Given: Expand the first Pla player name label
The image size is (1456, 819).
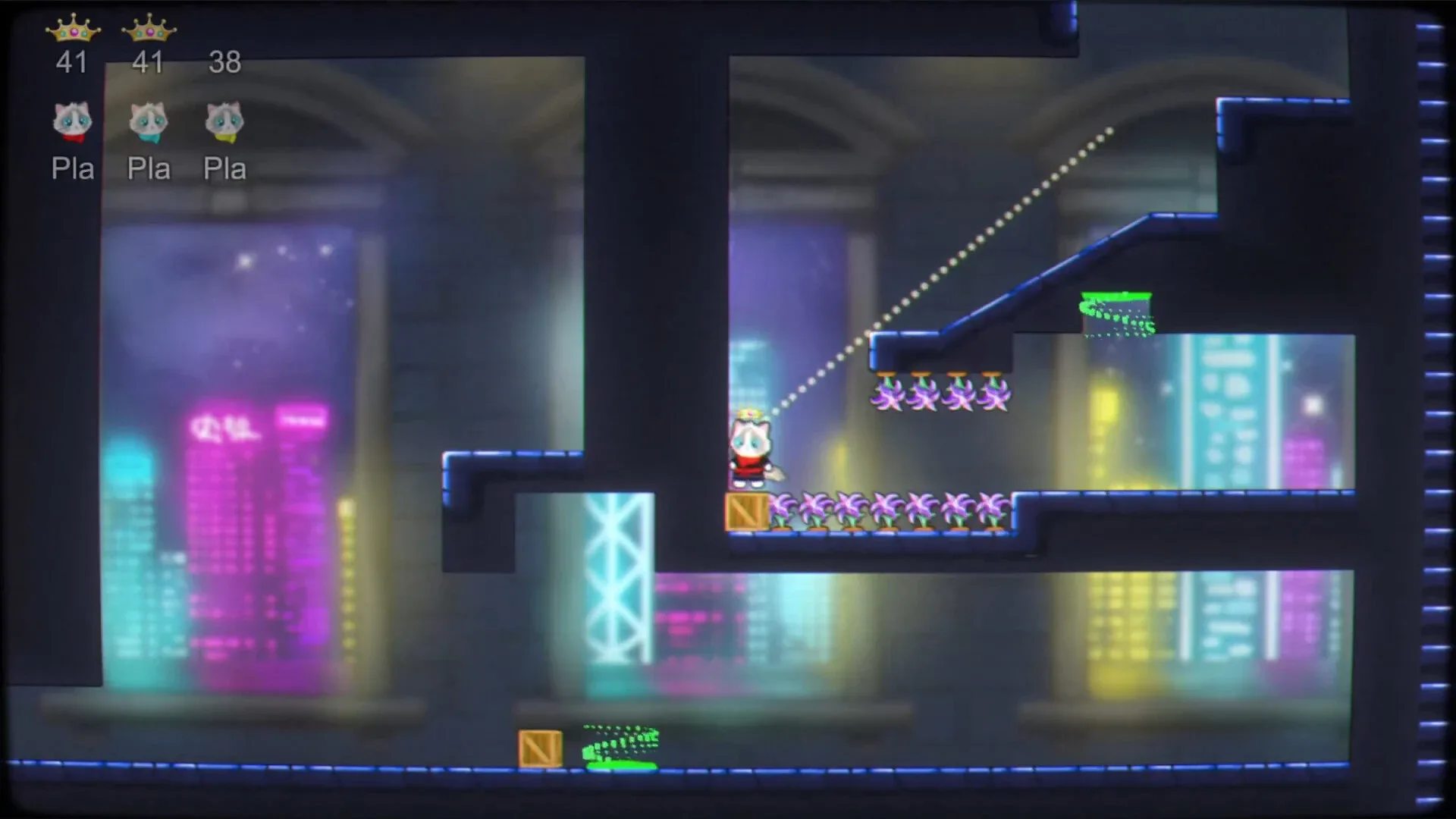Looking at the screenshot, I should click(72, 168).
